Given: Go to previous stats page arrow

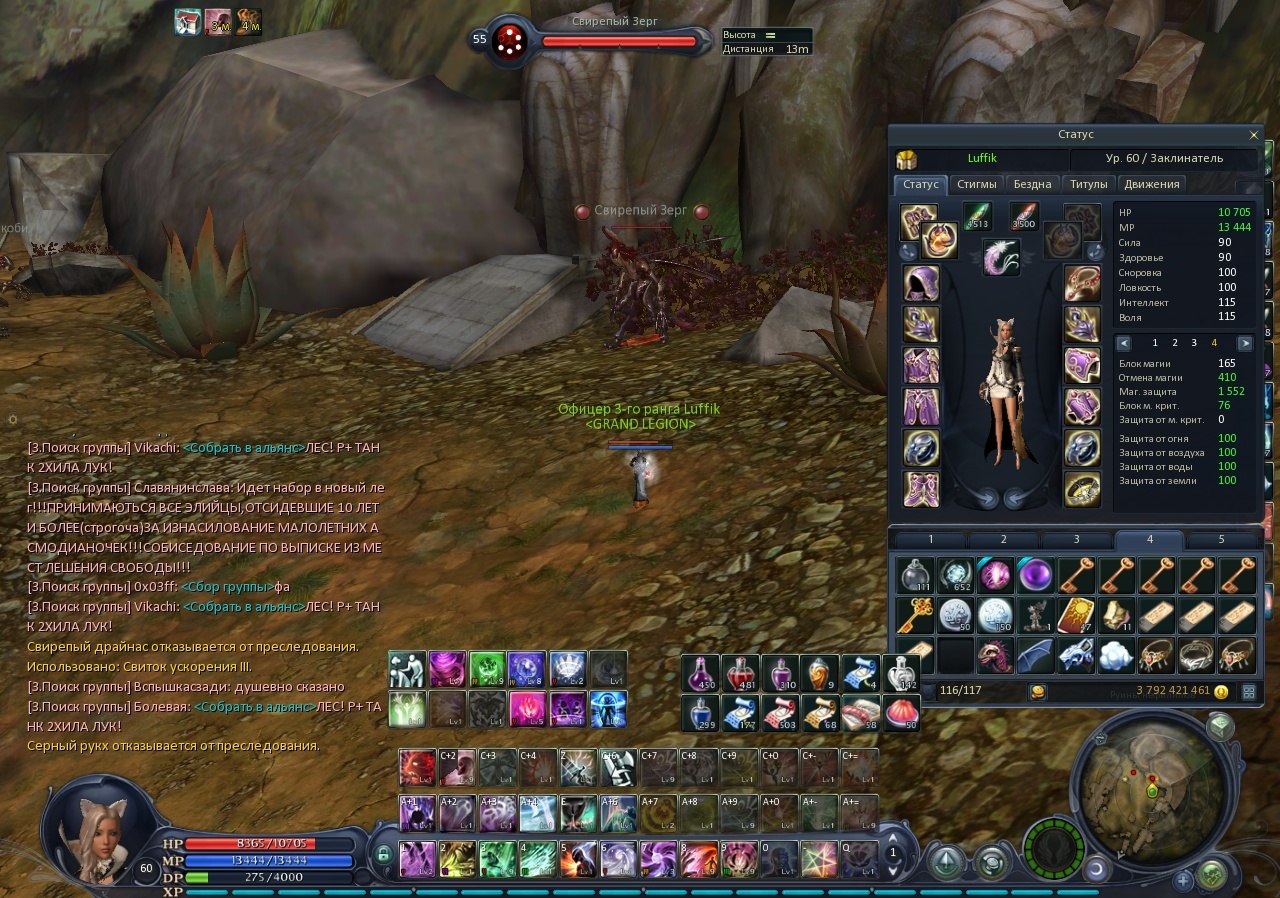Looking at the screenshot, I should pyautogui.click(x=1124, y=343).
